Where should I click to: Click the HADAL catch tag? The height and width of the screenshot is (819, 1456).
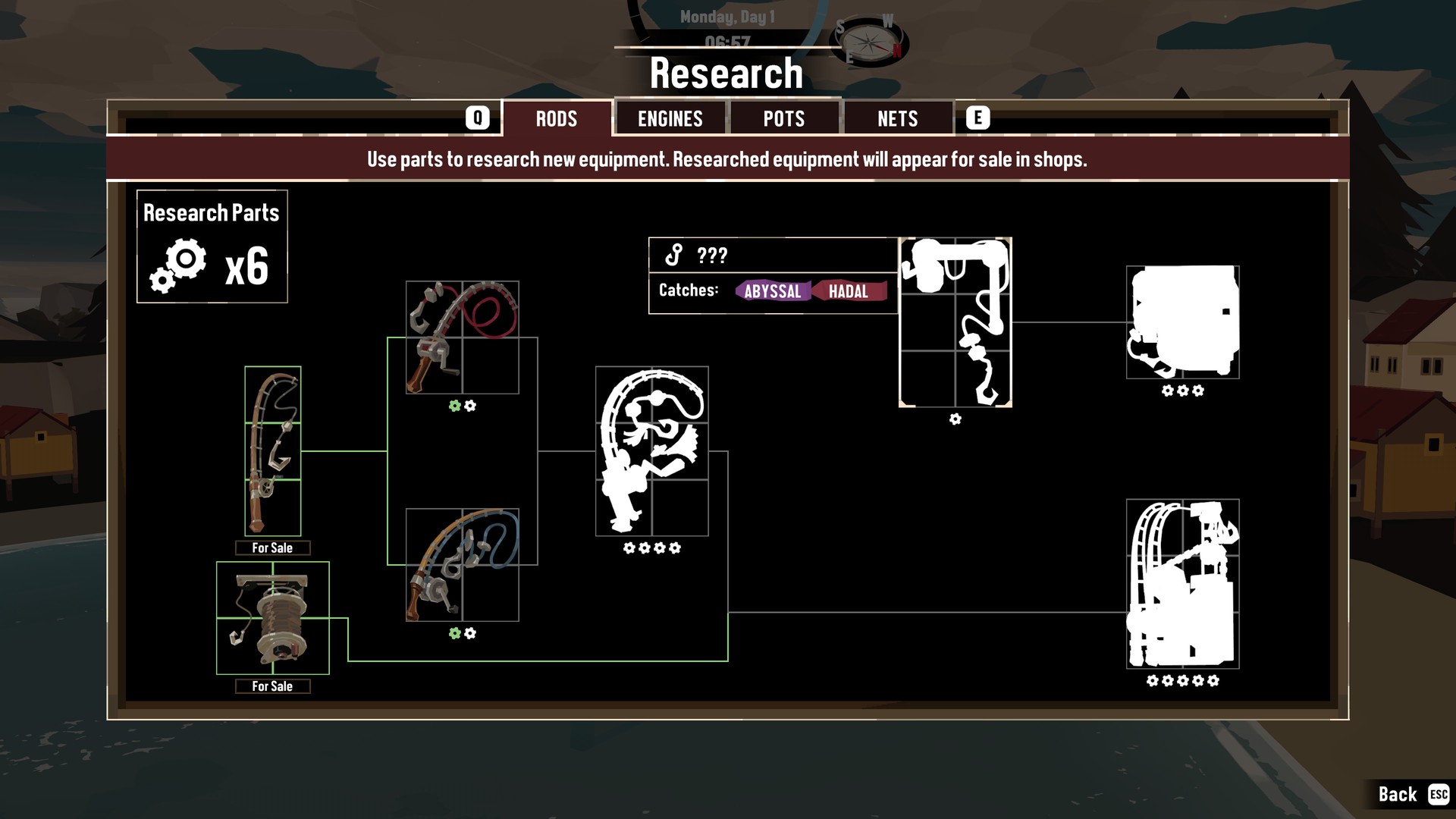(x=849, y=291)
